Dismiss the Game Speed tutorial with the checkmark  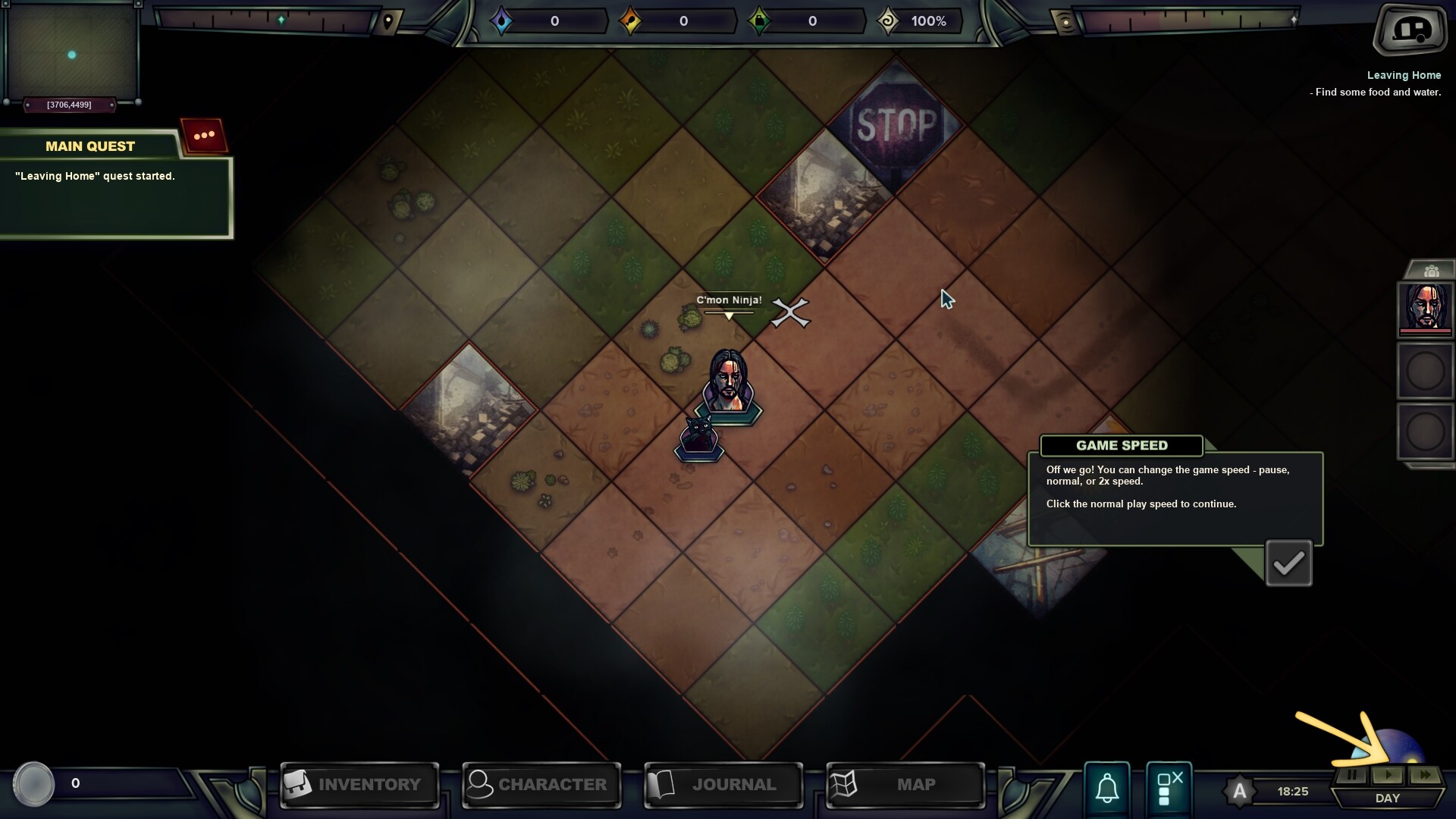[x=1289, y=563]
